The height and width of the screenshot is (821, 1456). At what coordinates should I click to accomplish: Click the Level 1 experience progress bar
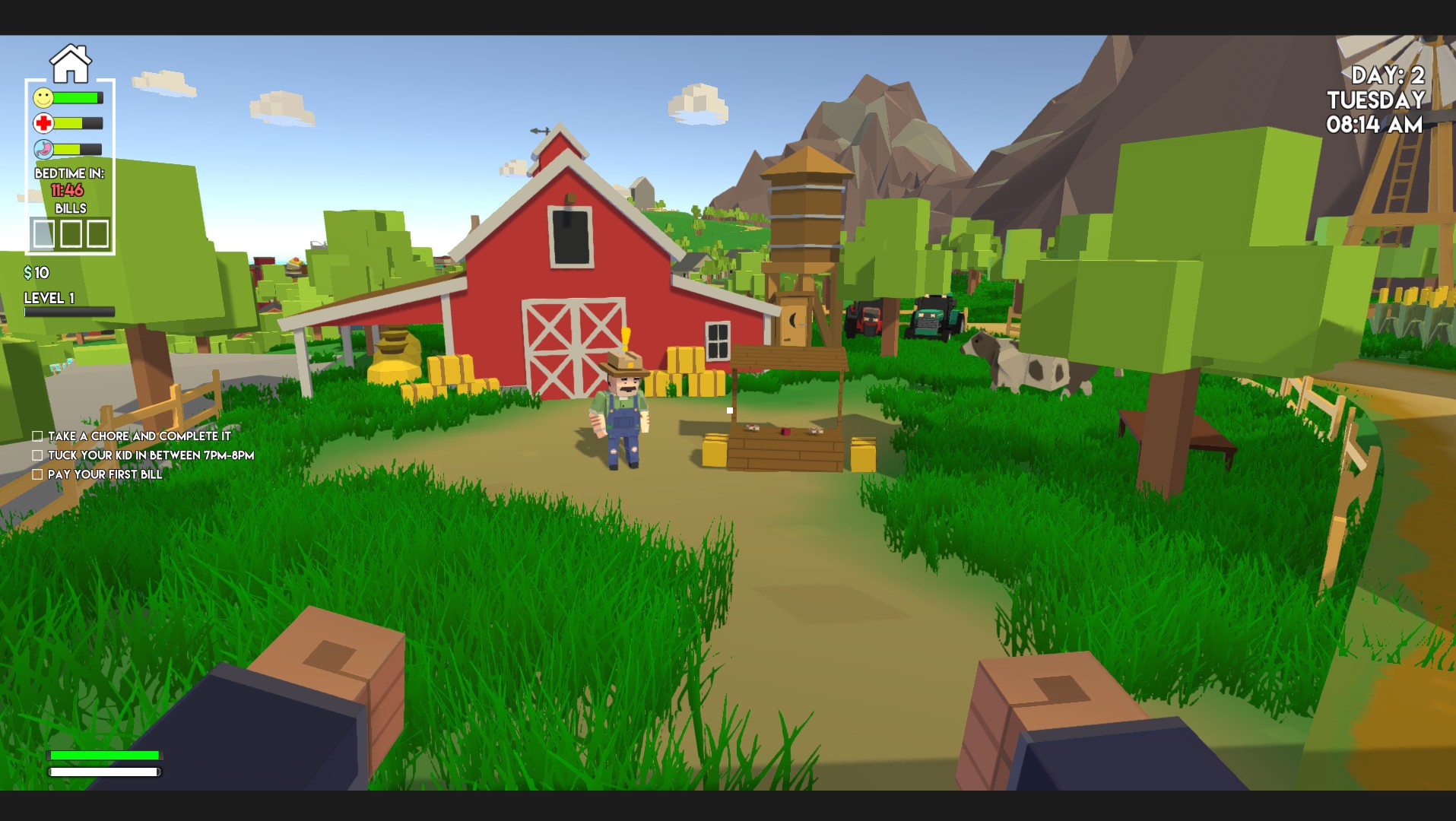coord(68,310)
